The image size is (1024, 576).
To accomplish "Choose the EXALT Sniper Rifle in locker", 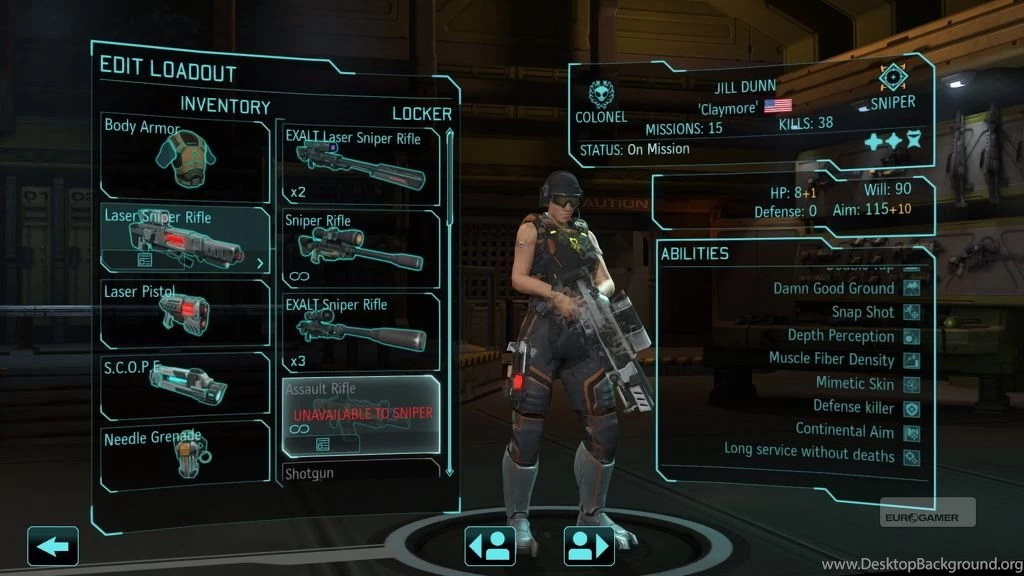I will 361,331.
